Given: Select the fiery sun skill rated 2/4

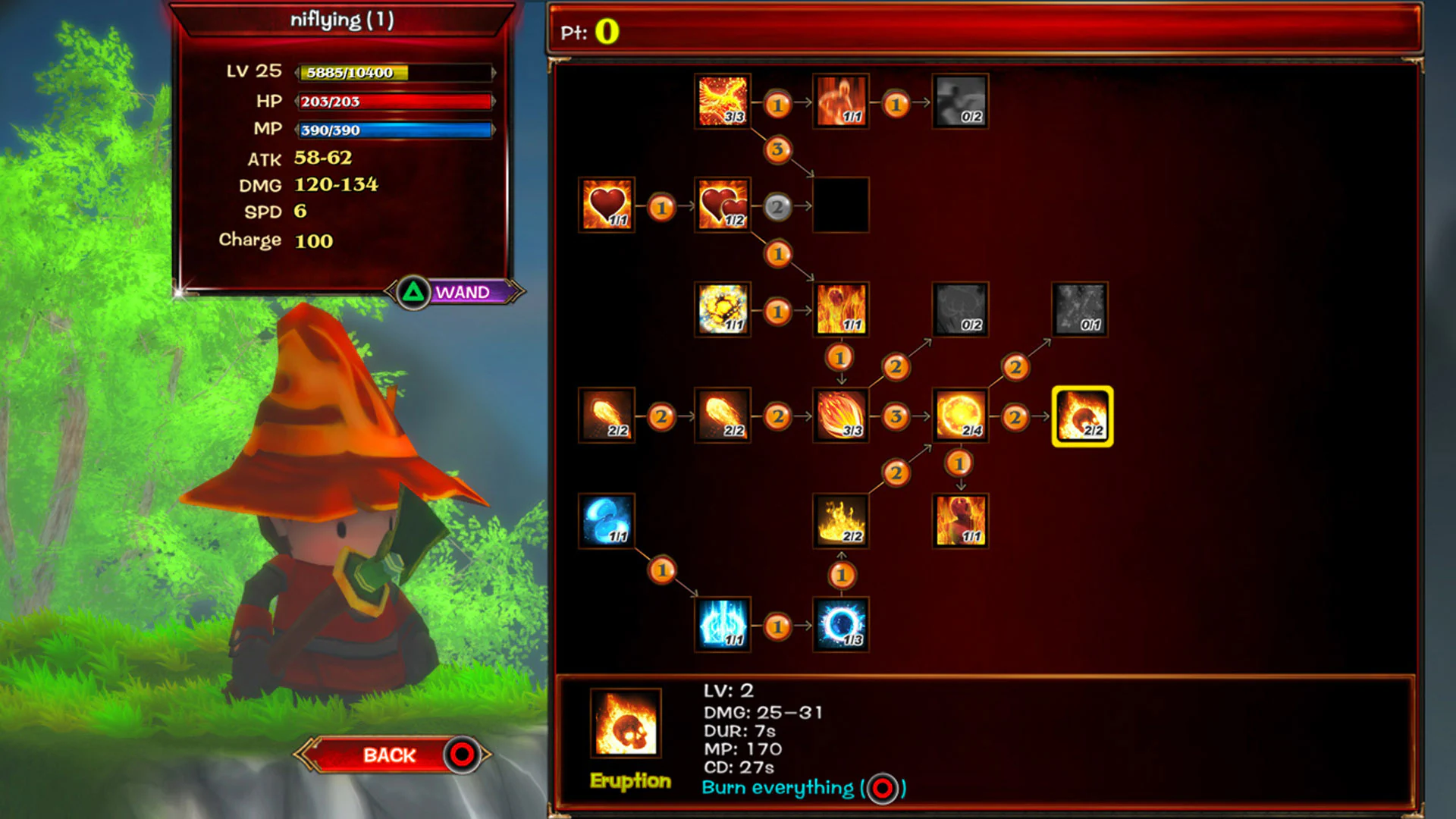Looking at the screenshot, I should pyautogui.click(x=959, y=416).
